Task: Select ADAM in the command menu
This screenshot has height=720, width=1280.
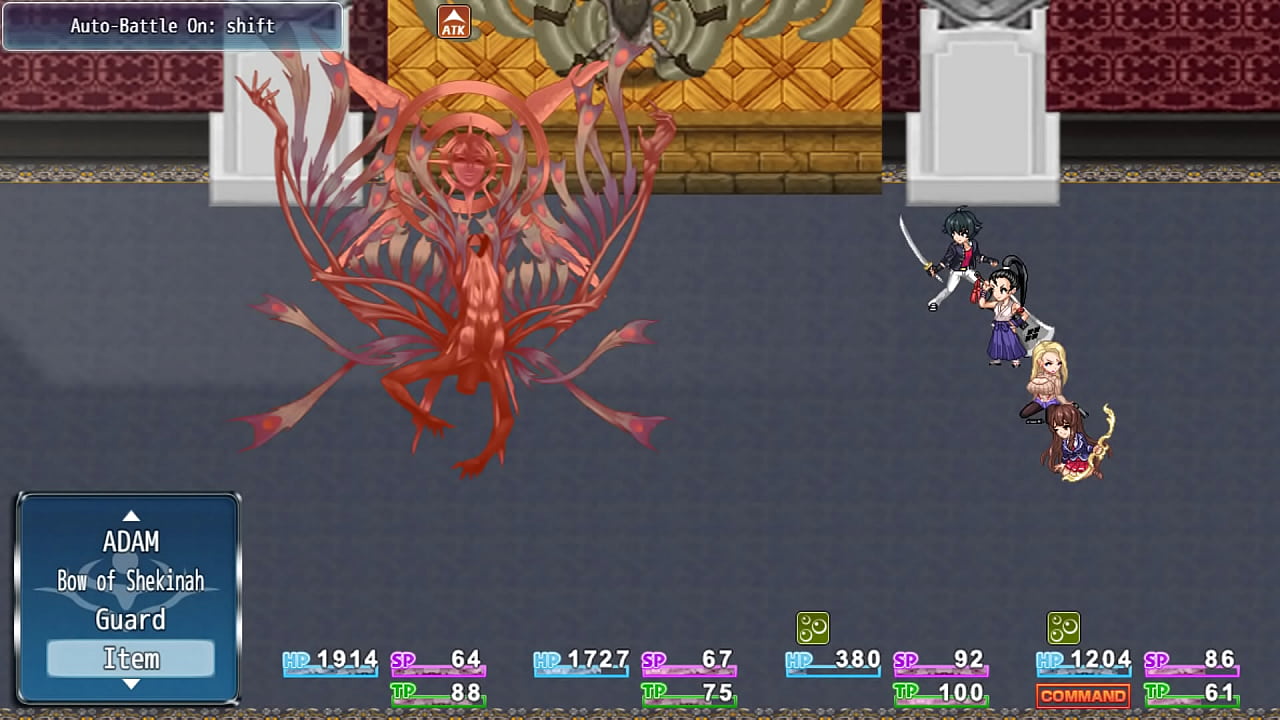Action: point(131,541)
